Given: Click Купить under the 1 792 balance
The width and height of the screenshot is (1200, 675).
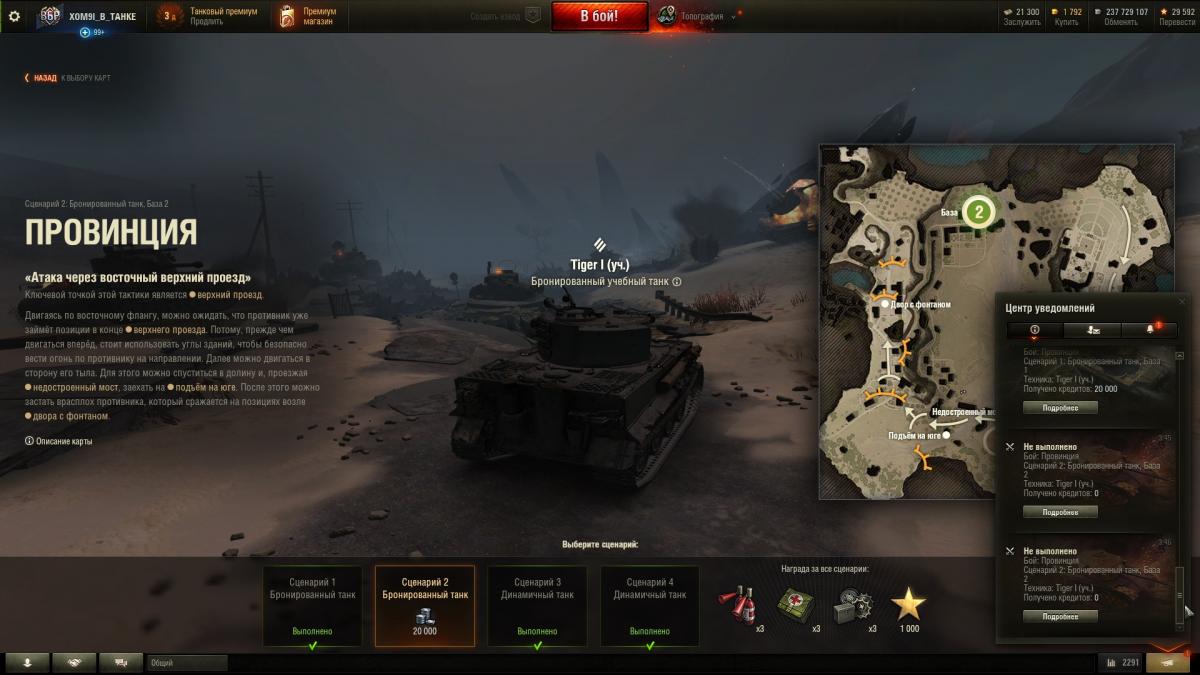Looking at the screenshot, I should [x=1066, y=22].
